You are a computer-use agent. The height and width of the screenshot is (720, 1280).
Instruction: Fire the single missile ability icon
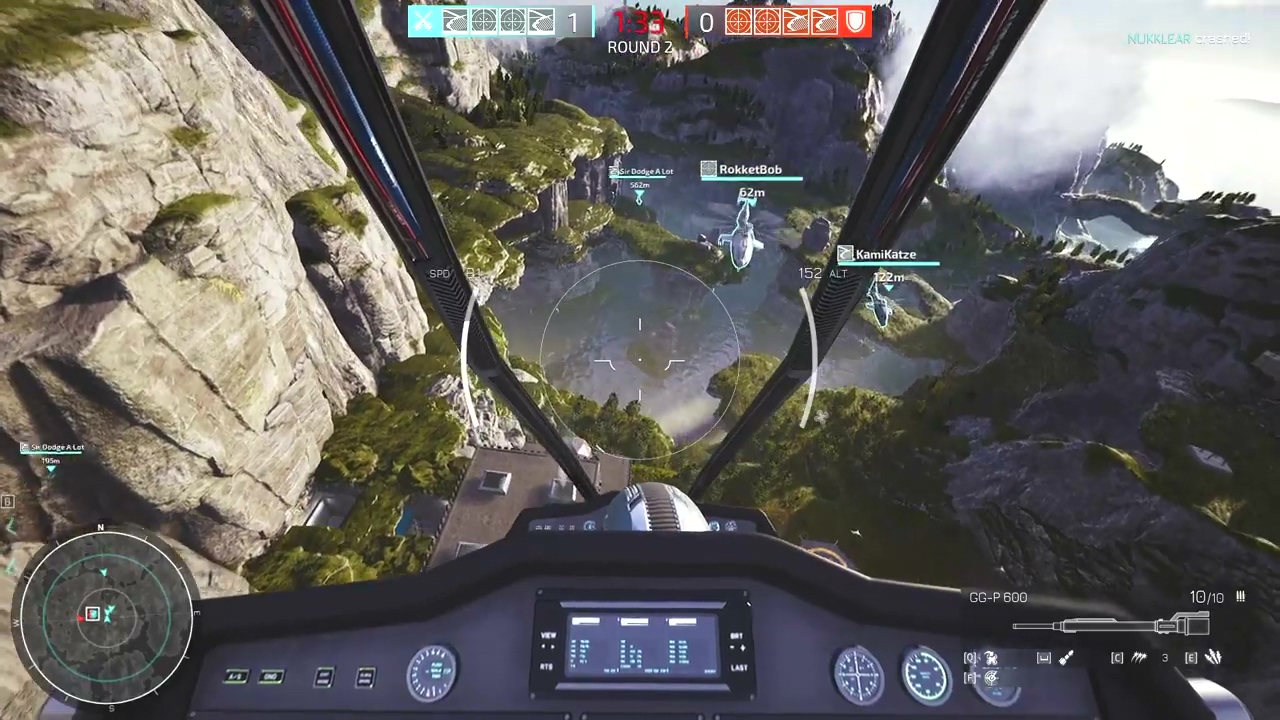point(1067,658)
